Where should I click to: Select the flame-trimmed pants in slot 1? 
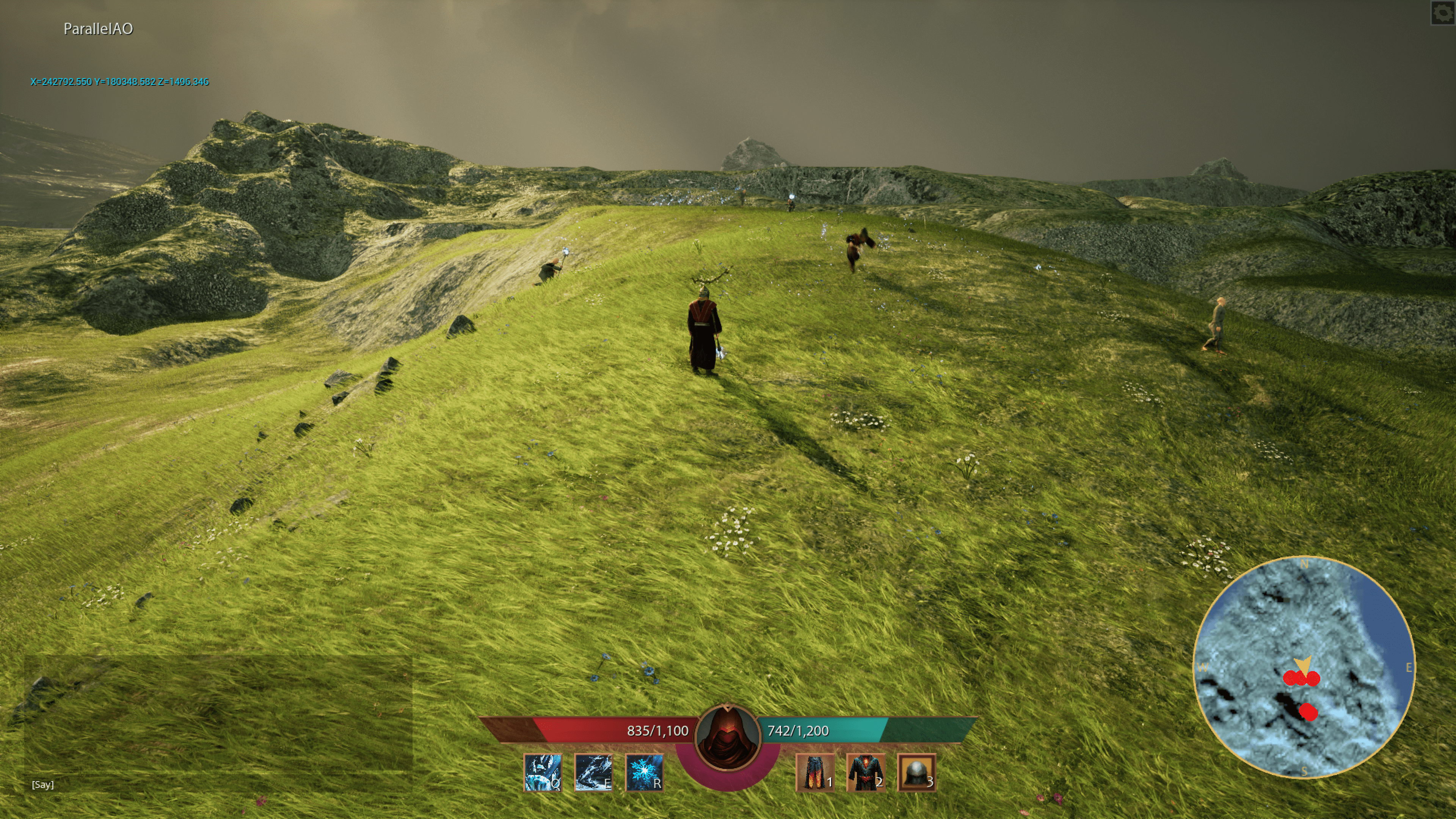coord(815,772)
